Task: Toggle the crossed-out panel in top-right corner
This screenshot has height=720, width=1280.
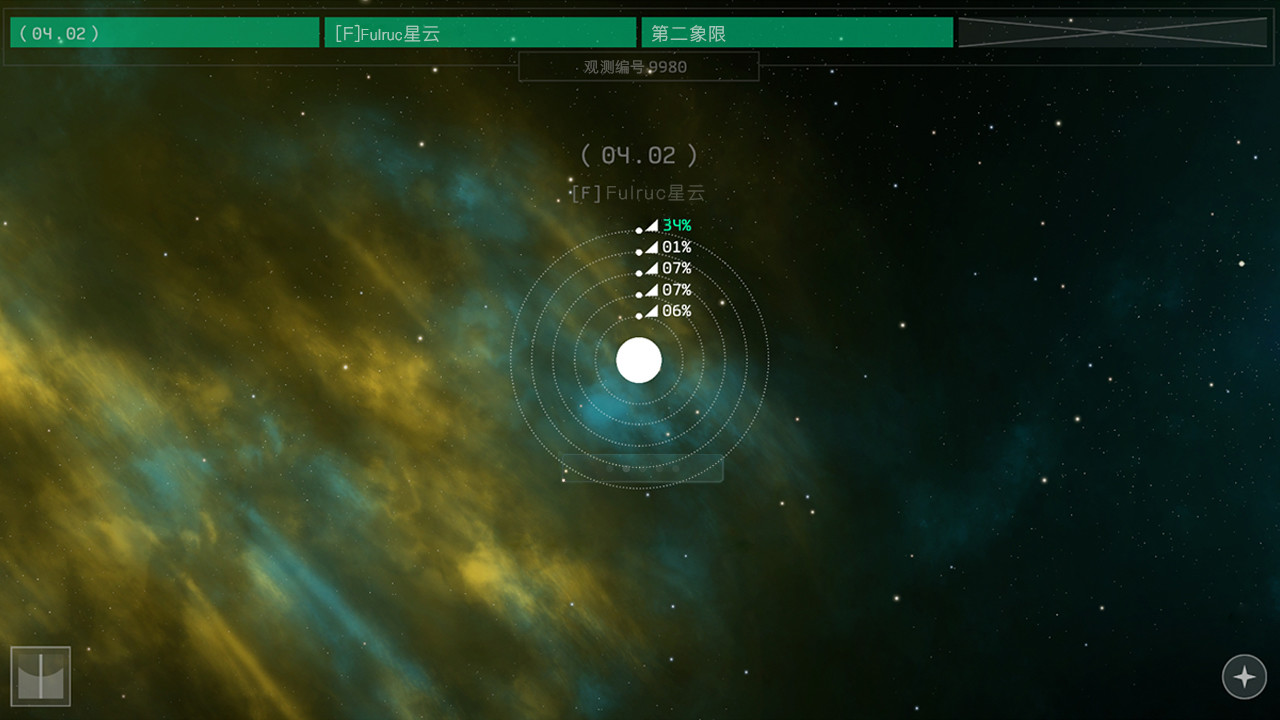Action: [1114, 32]
